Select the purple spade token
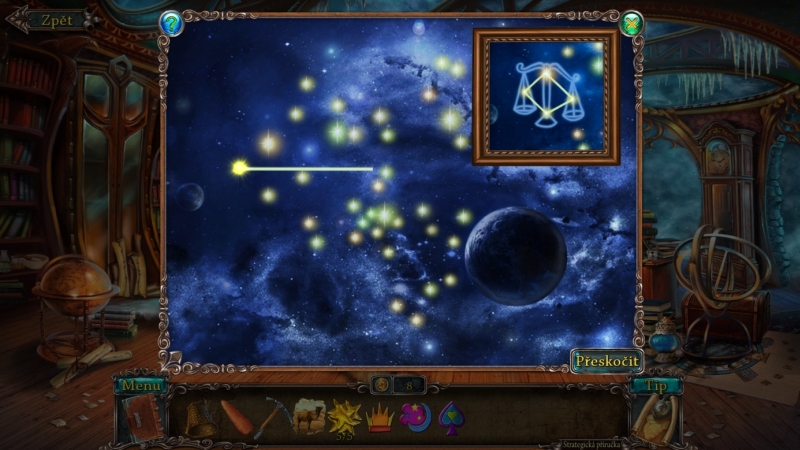The height and width of the screenshot is (450, 800). 449,415
